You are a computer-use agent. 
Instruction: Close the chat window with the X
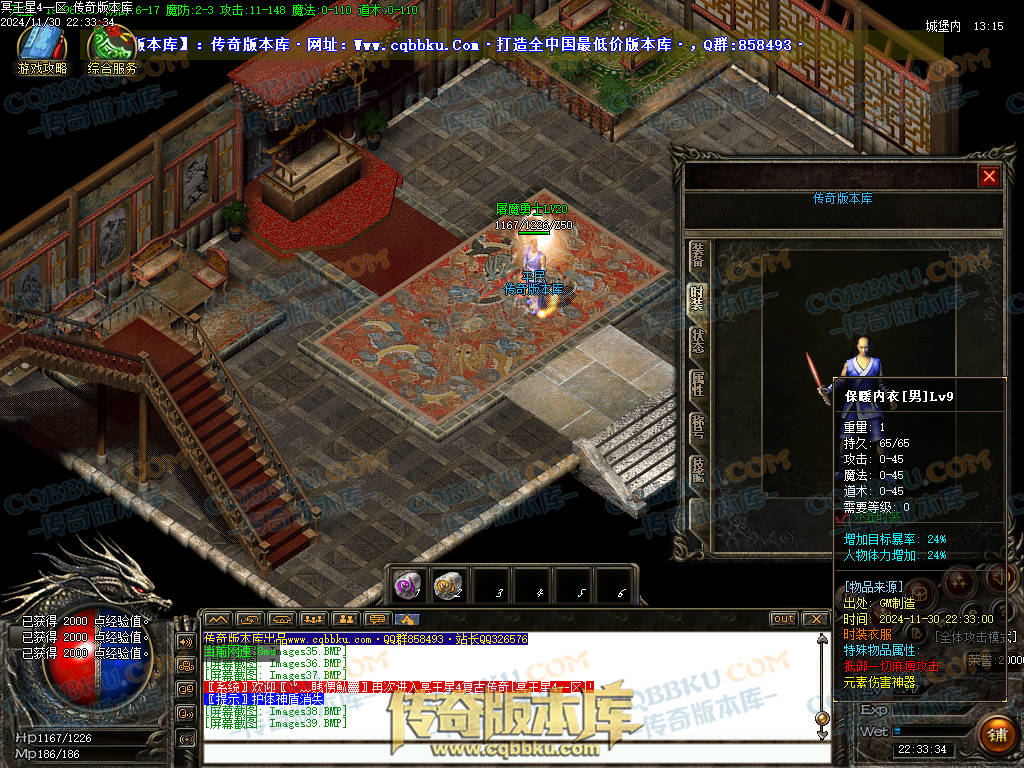pos(815,619)
